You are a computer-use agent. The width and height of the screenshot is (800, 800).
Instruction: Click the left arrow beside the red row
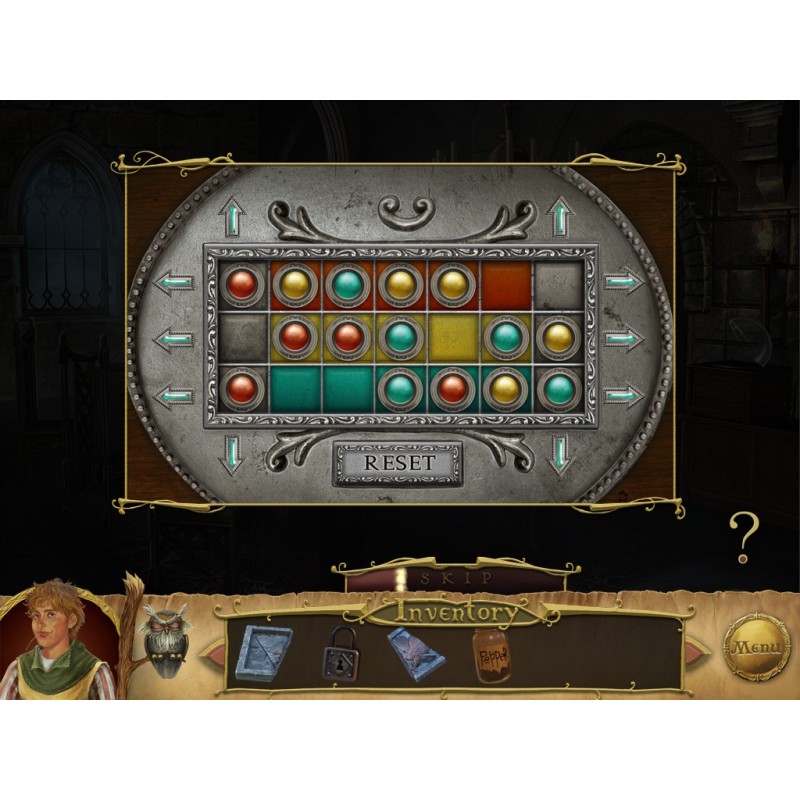point(176,282)
